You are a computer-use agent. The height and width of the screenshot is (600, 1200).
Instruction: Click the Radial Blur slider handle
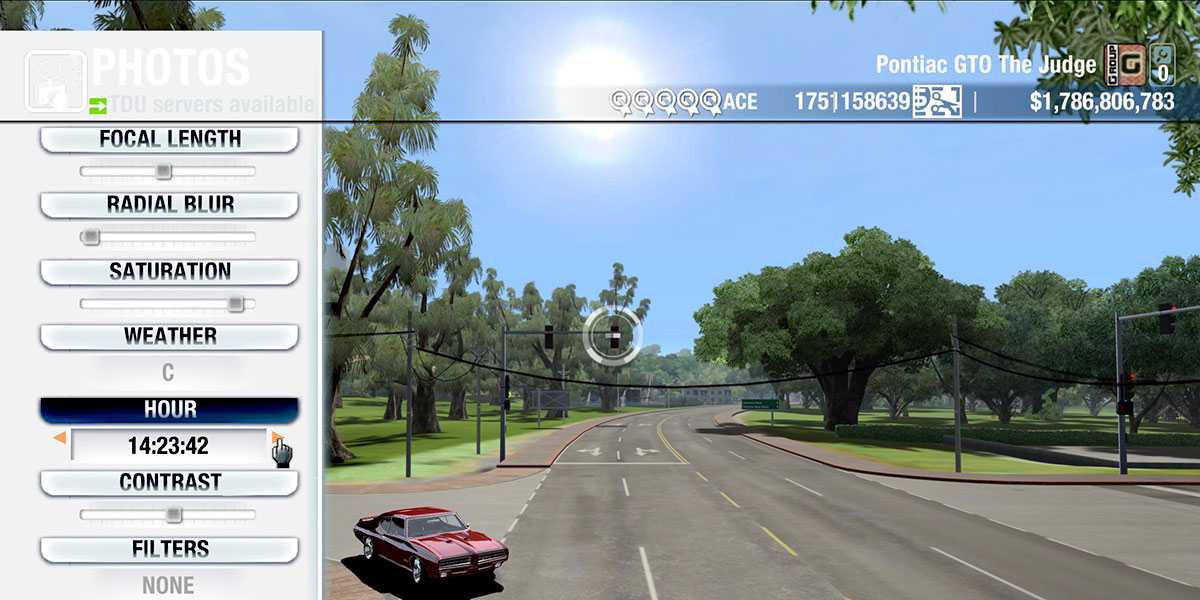pos(91,237)
